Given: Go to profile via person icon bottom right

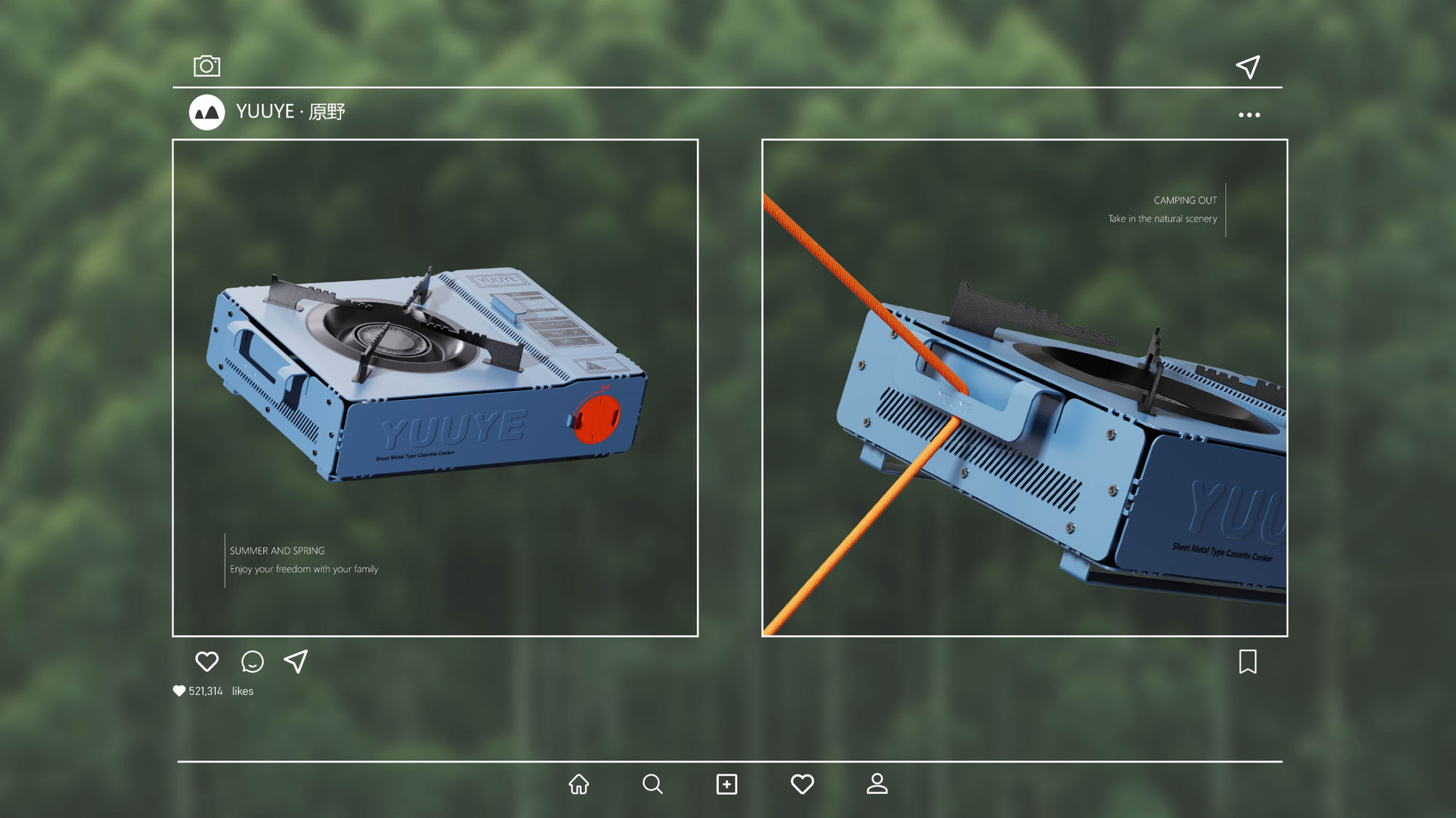Looking at the screenshot, I should tap(877, 784).
